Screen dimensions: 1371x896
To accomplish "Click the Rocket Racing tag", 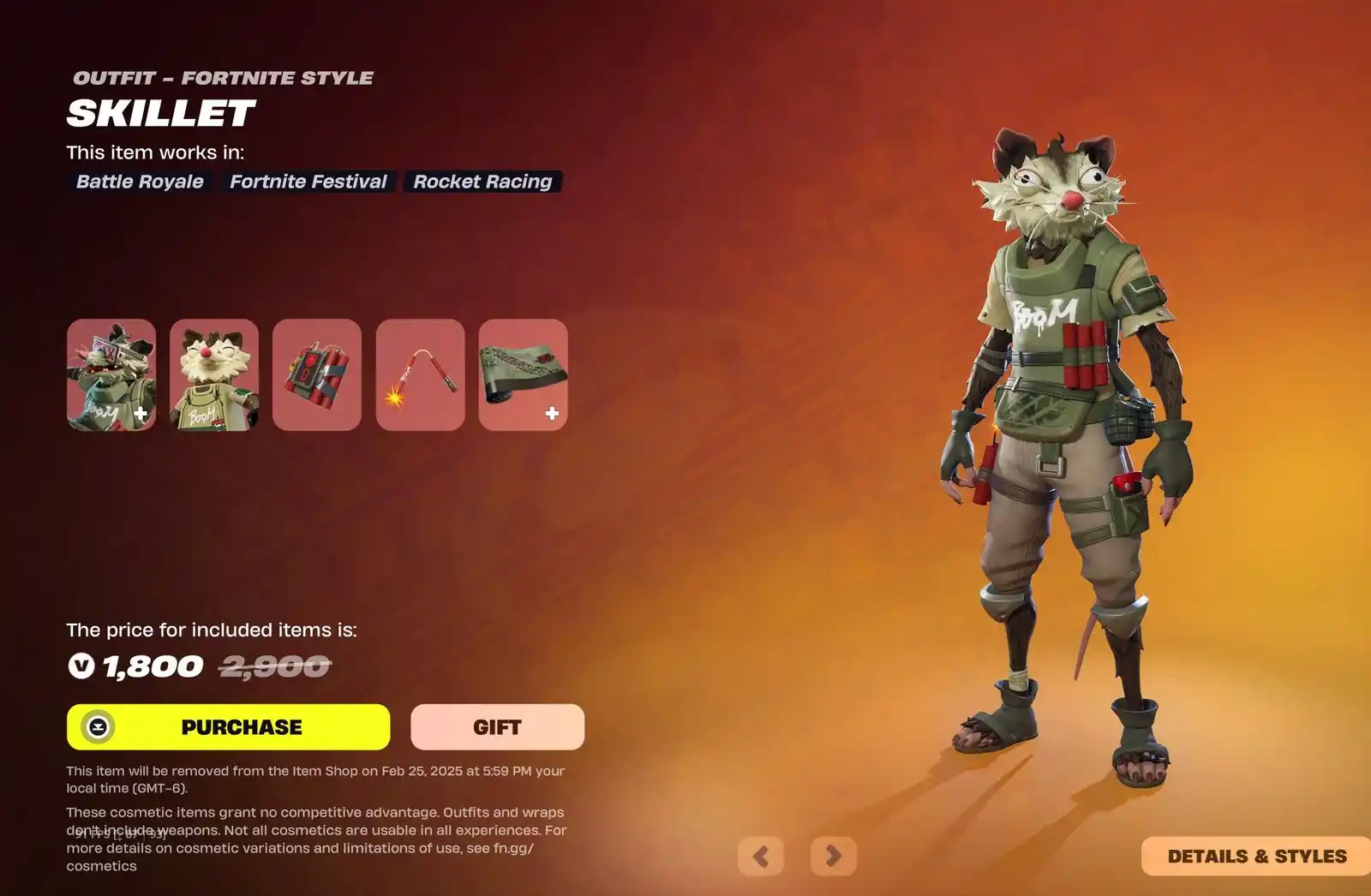I will 482,182.
